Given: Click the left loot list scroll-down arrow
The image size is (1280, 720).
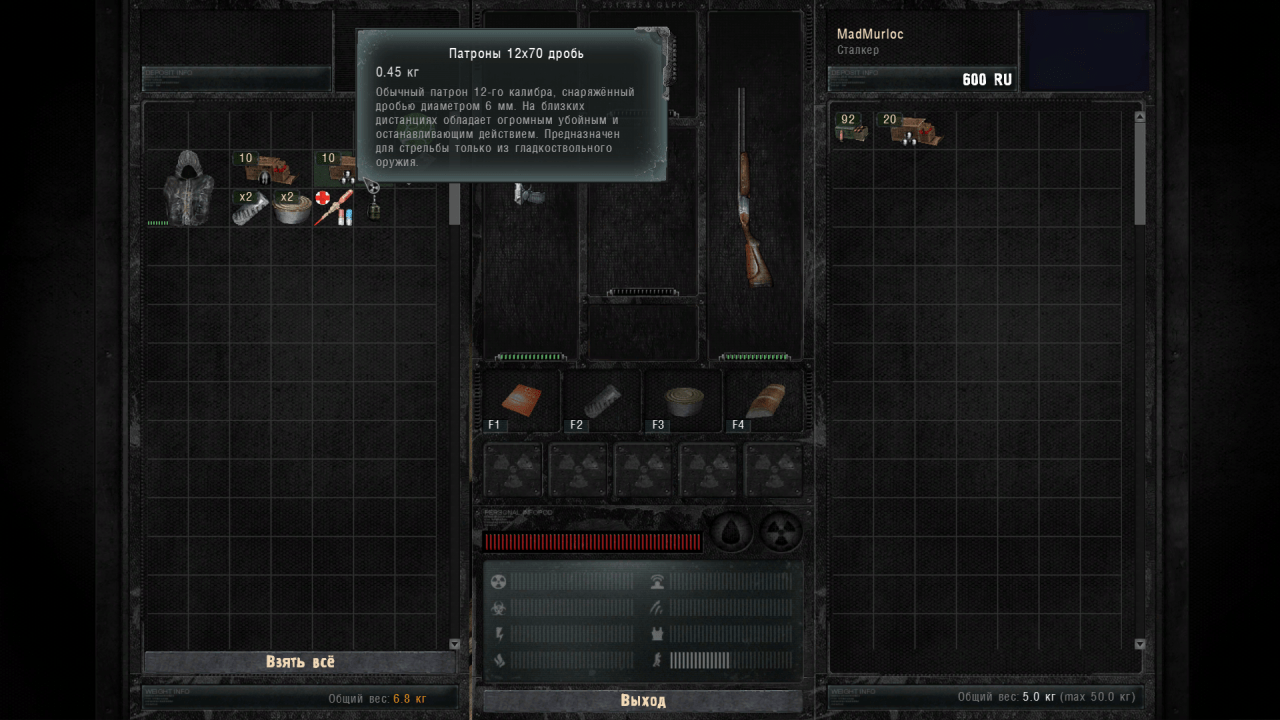Looking at the screenshot, I should click(x=455, y=644).
